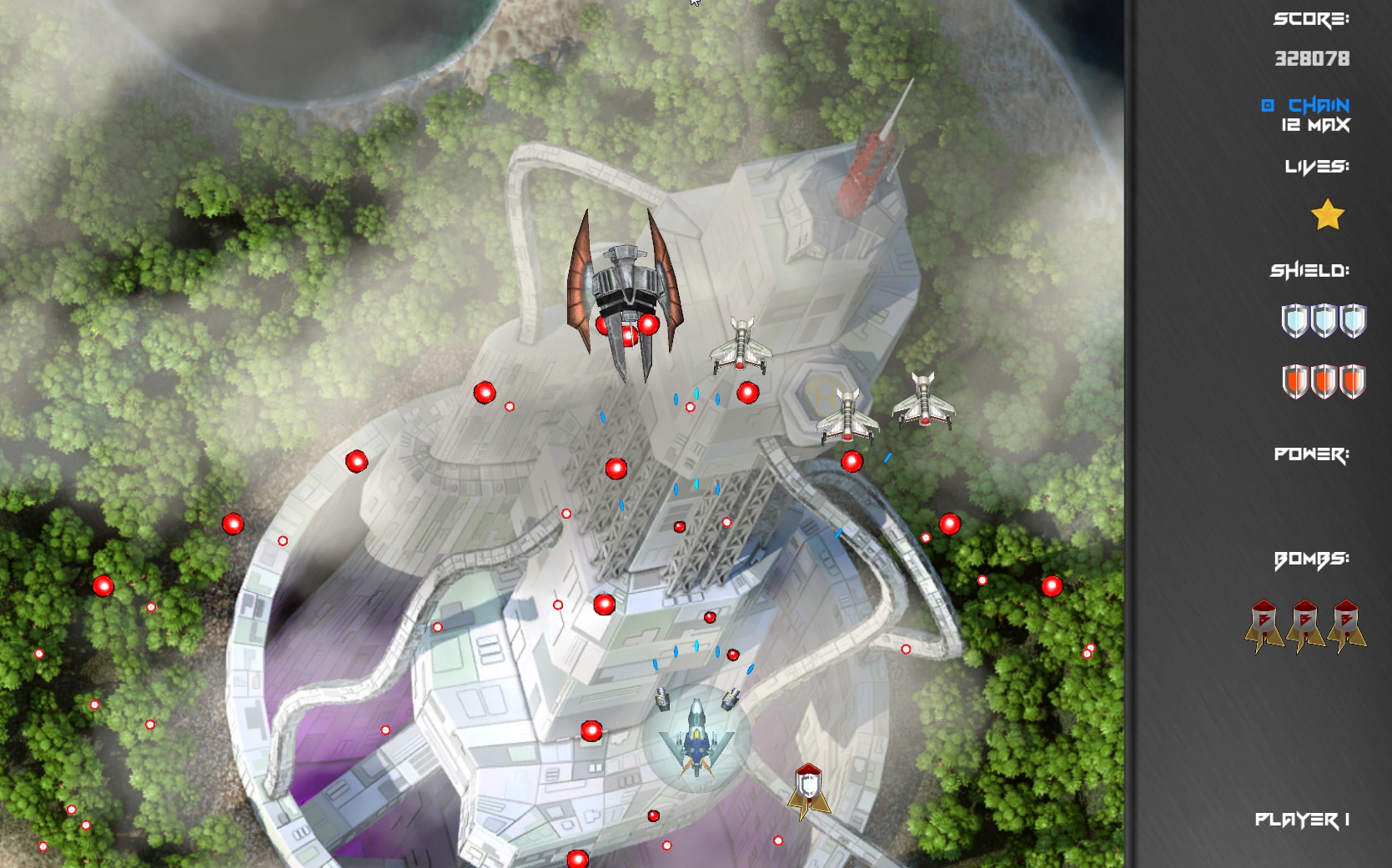Click the SHIELD heading text
Image resolution: width=1392 pixels, height=868 pixels.
[x=1310, y=270]
